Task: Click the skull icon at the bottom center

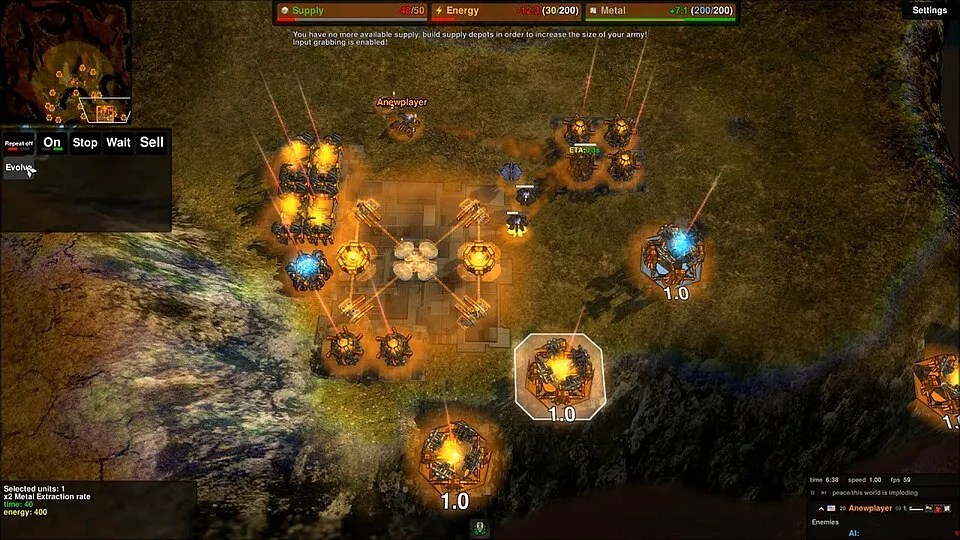Action: pyautogui.click(x=480, y=527)
